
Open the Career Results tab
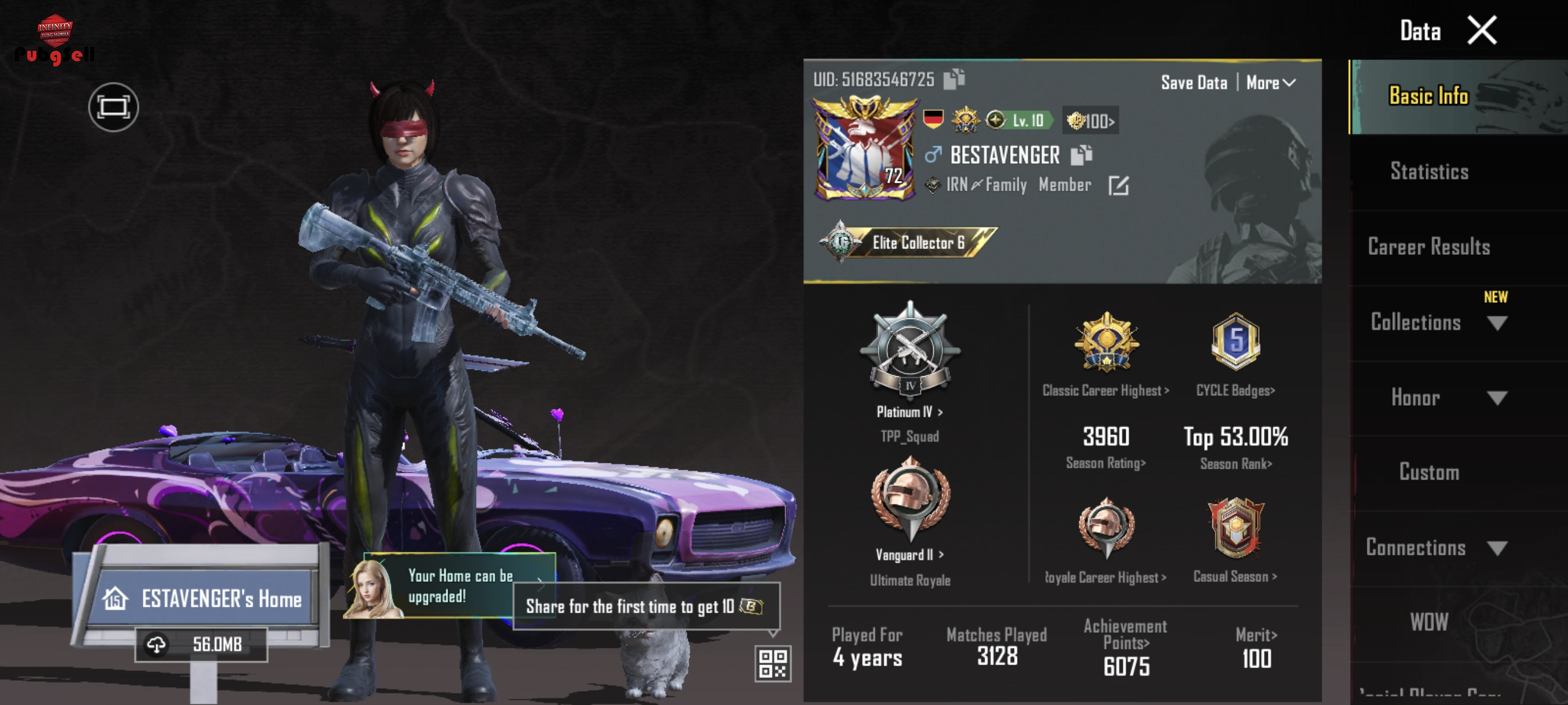(x=1429, y=246)
